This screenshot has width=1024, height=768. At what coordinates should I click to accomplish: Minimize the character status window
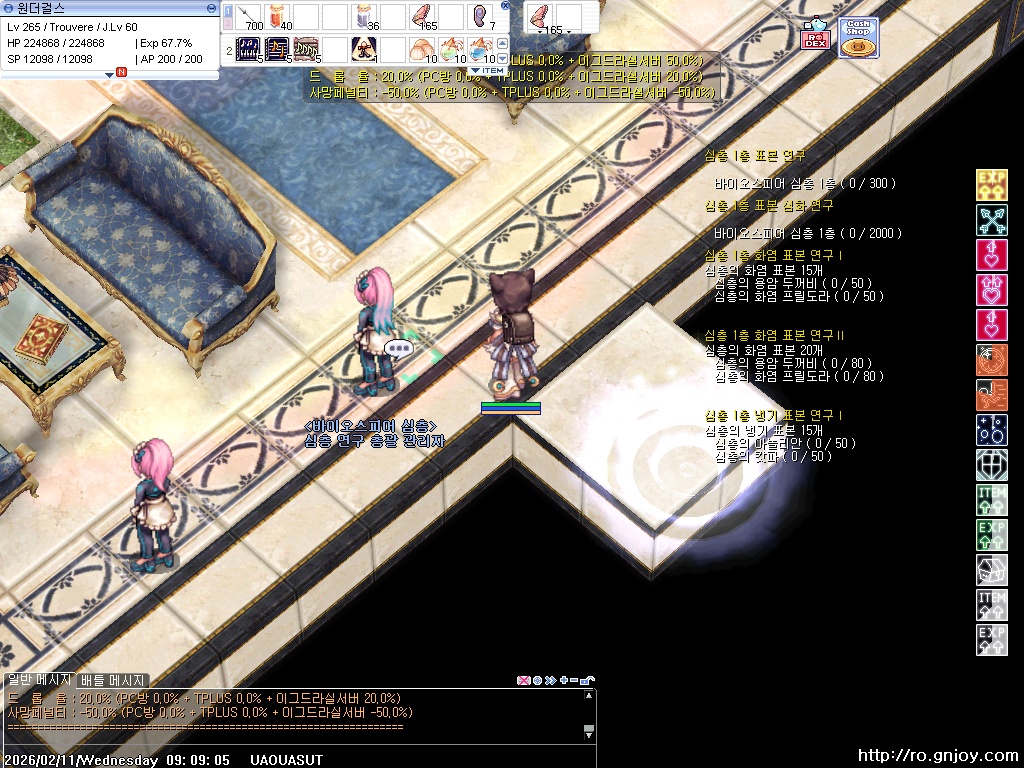tap(211, 7)
